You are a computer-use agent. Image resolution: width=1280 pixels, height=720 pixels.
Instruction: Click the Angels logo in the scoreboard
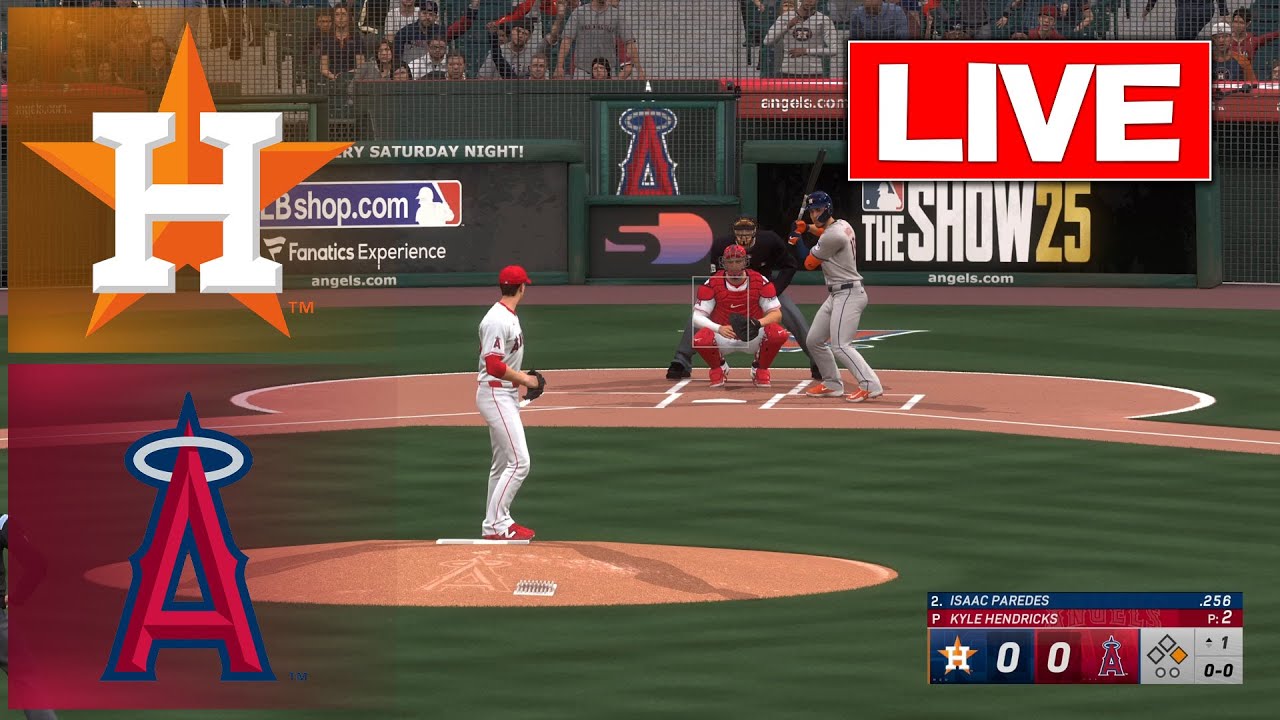pyautogui.click(x=1111, y=656)
